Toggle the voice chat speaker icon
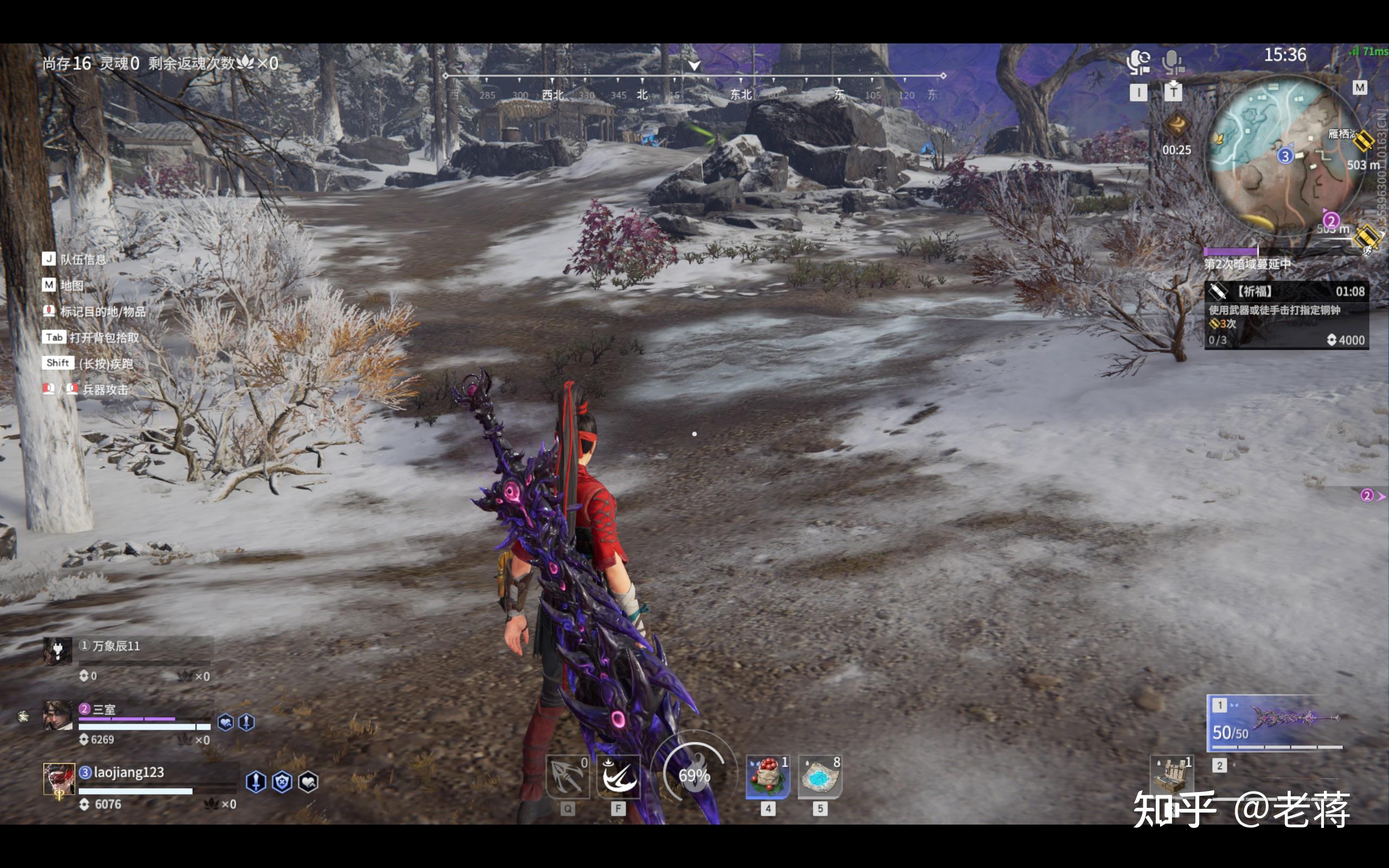Image resolution: width=1389 pixels, height=868 pixels. point(1138,62)
